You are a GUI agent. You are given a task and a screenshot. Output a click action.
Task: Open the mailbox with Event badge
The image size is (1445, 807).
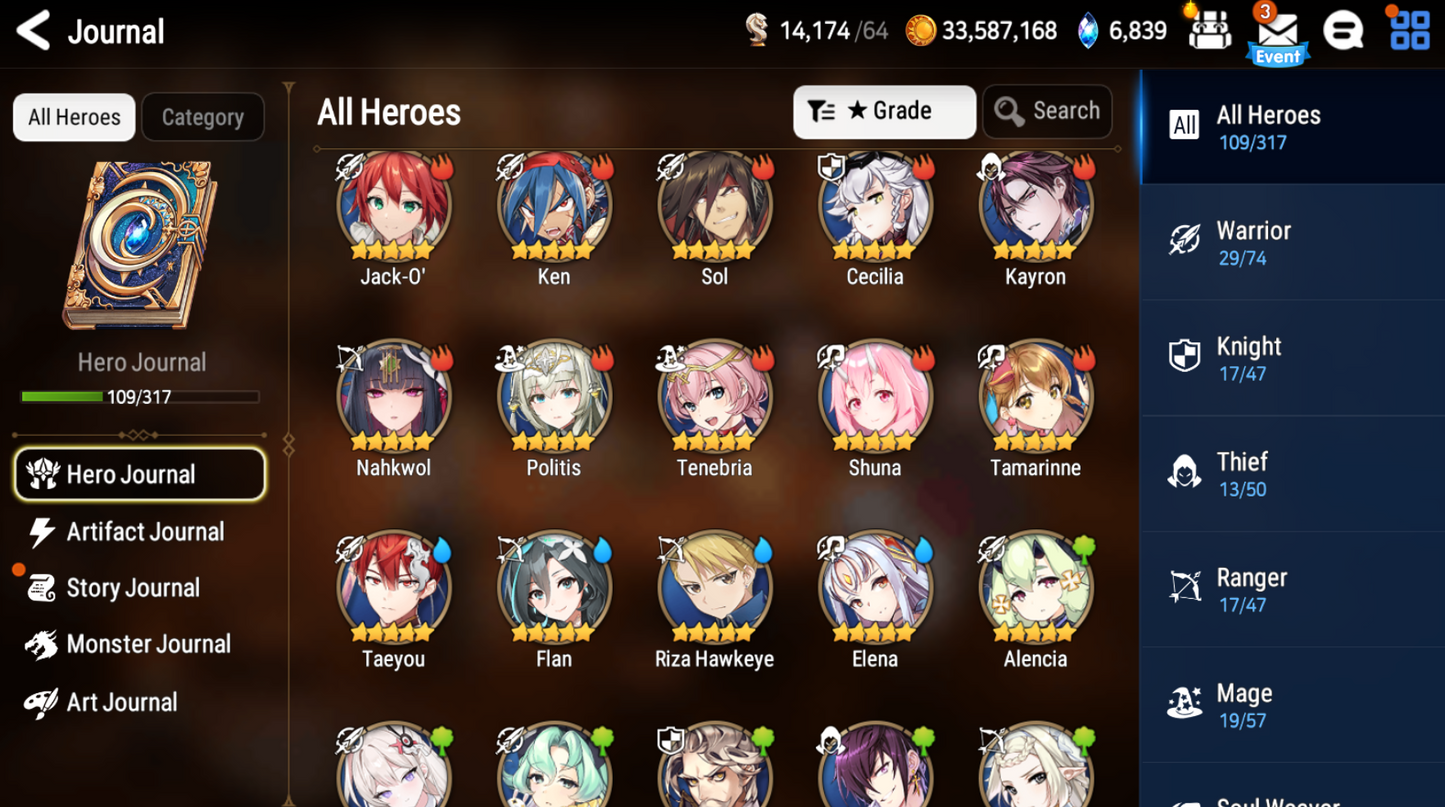1277,30
